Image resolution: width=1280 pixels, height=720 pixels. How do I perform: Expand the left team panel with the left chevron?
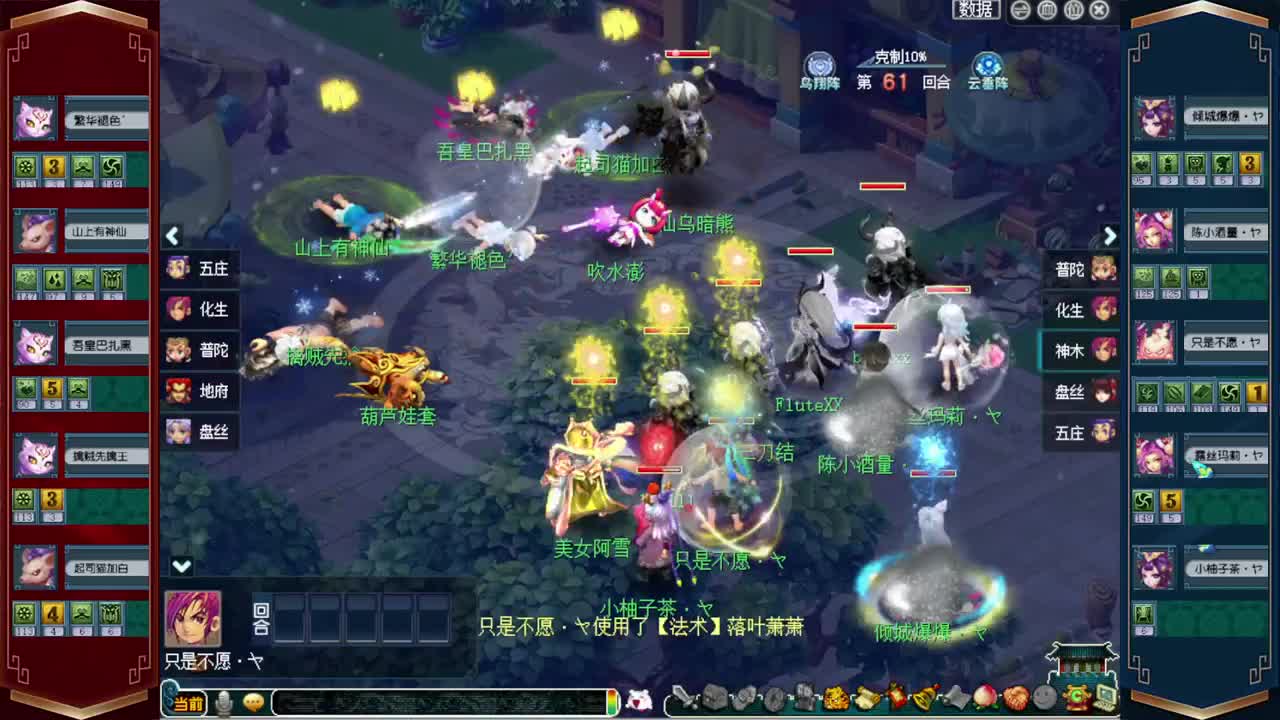172,235
